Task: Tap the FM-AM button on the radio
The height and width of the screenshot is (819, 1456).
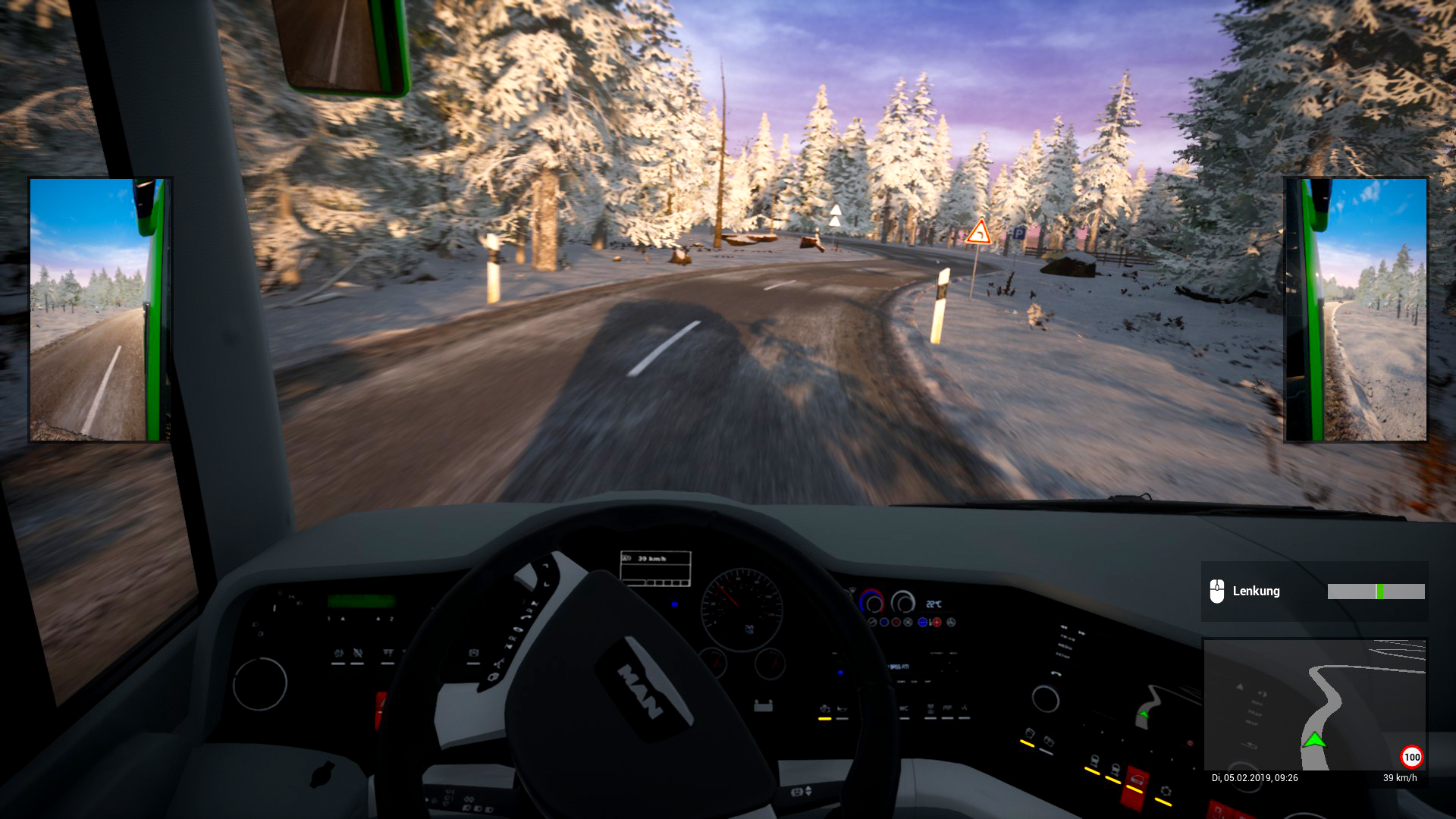Action: pos(1068,638)
